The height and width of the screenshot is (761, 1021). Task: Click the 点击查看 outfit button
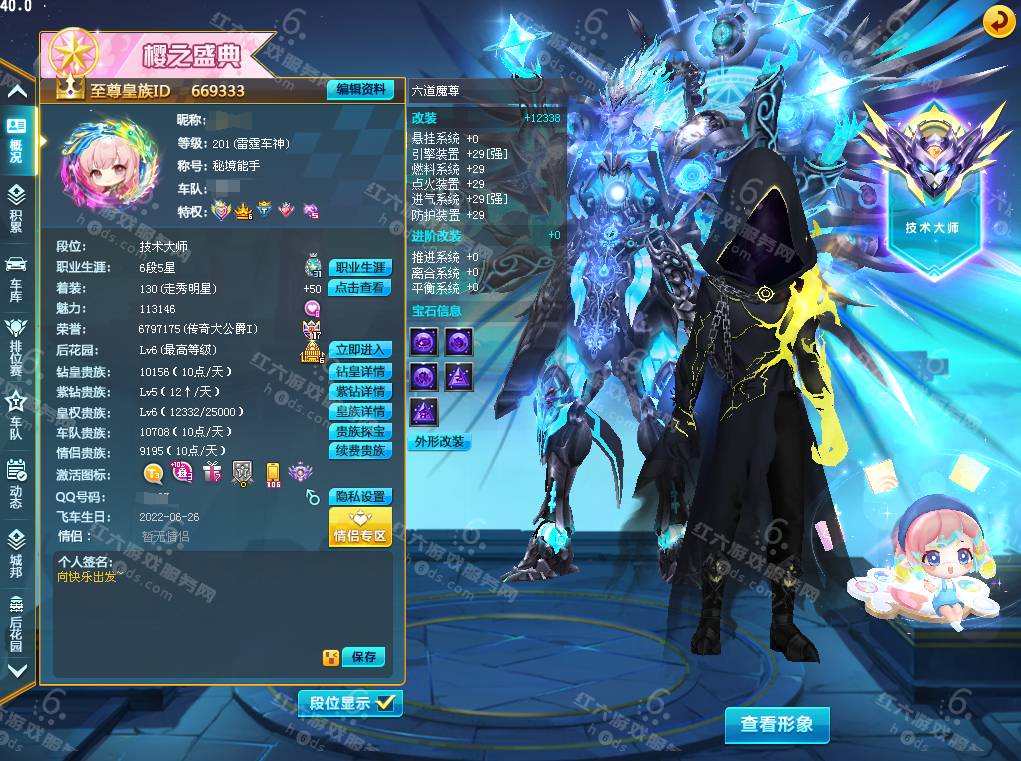(360, 288)
